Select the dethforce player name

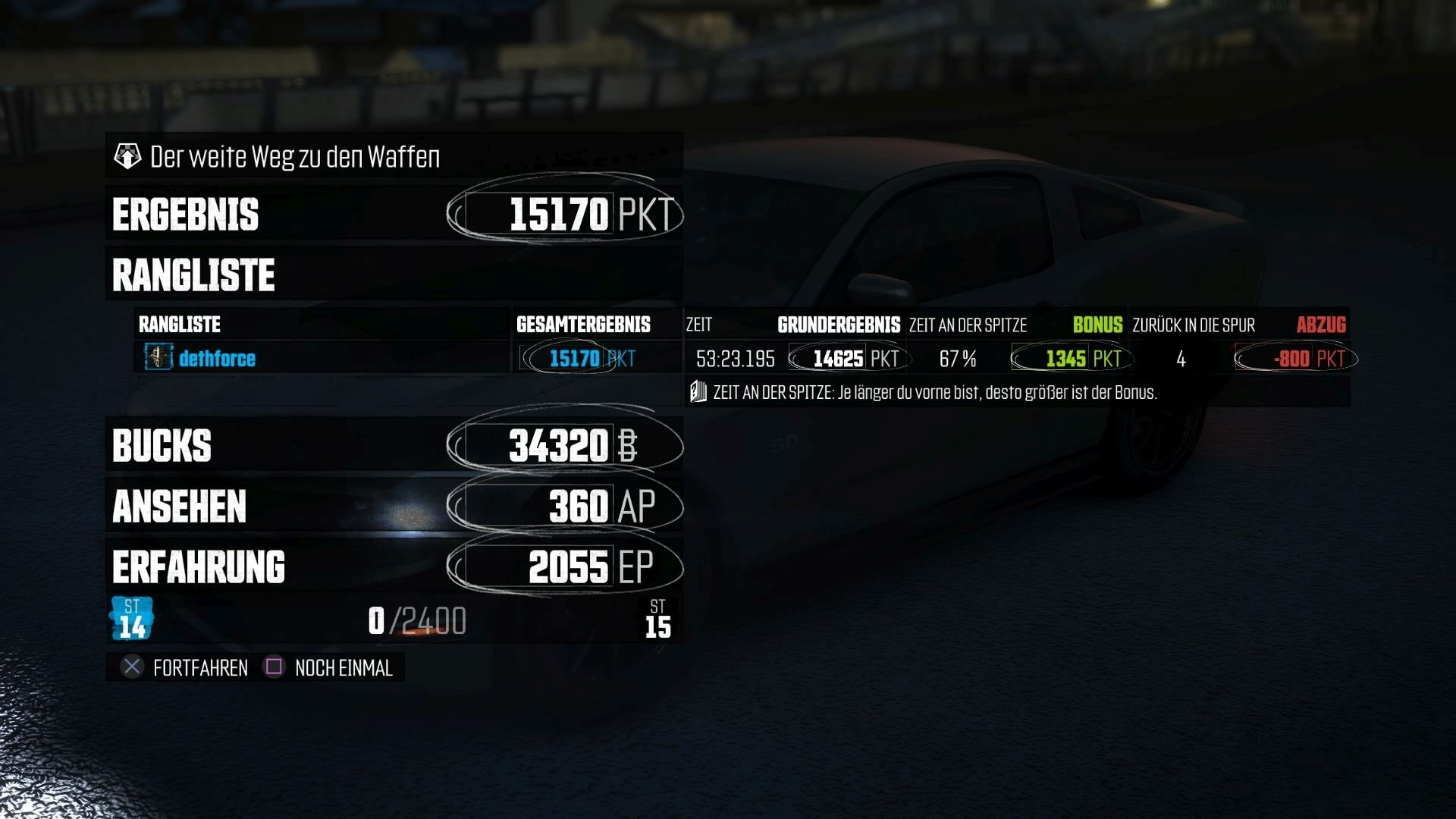218,359
